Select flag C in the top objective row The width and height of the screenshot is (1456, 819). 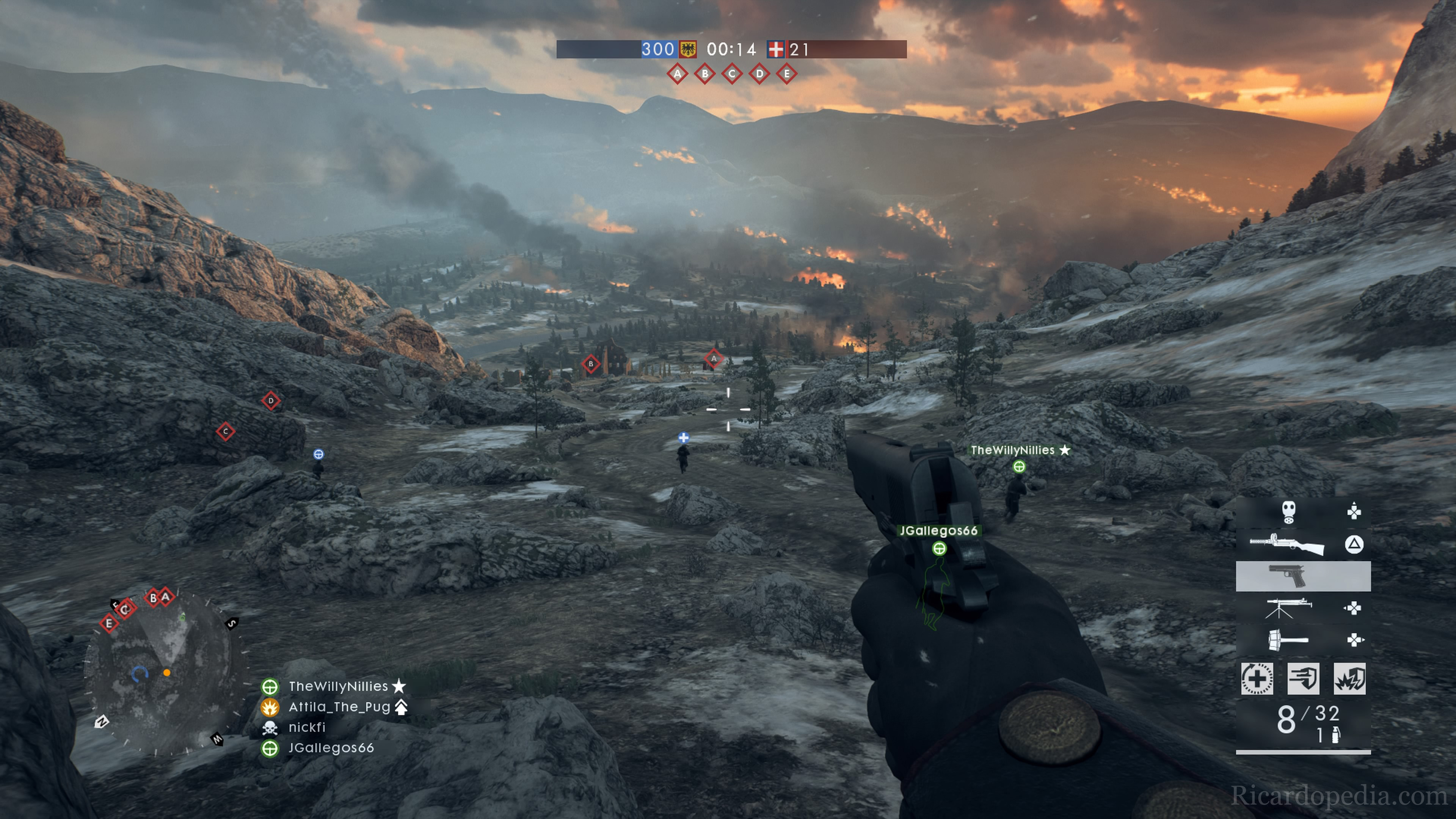(732, 74)
